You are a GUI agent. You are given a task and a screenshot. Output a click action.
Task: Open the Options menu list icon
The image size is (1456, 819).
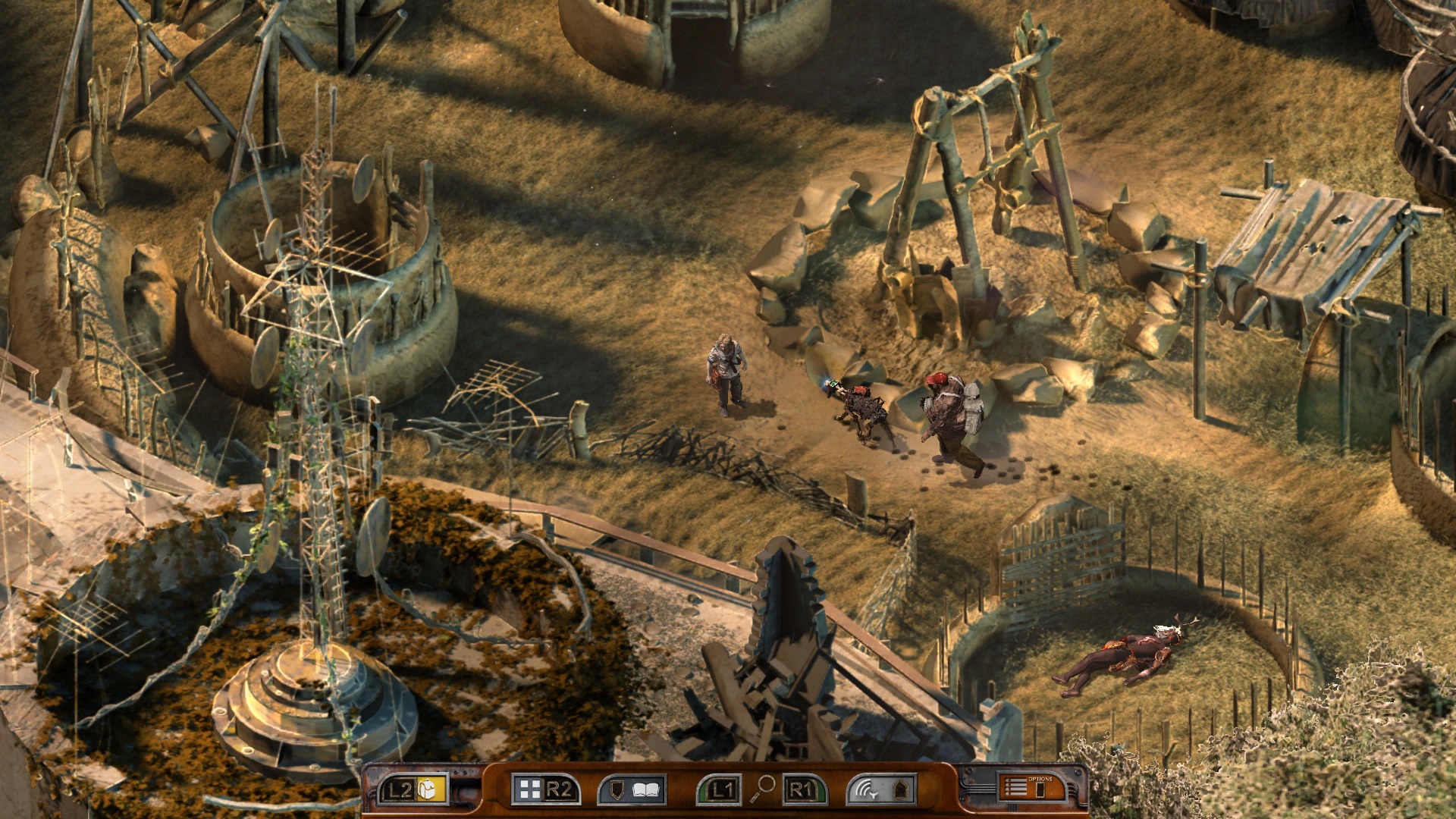tap(1016, 788)
